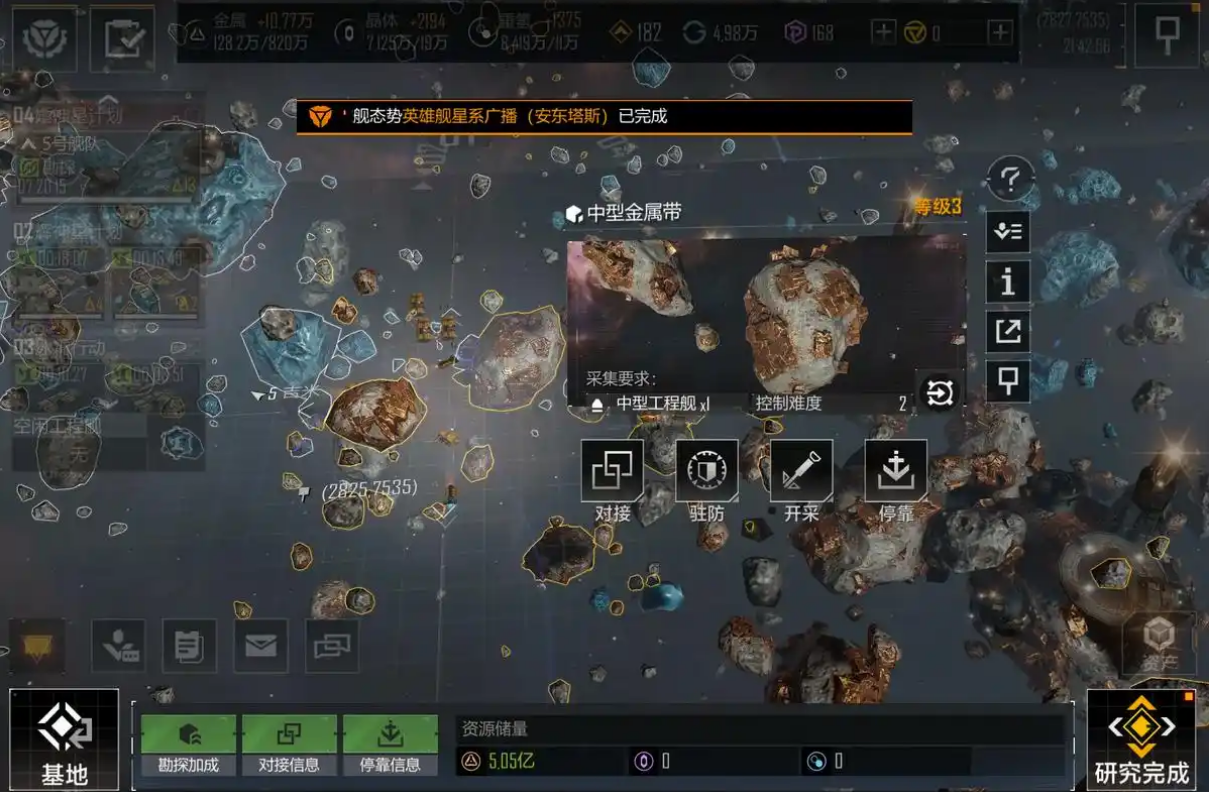Toggle the switch-view cycle arrows icon

coord(940,393)
